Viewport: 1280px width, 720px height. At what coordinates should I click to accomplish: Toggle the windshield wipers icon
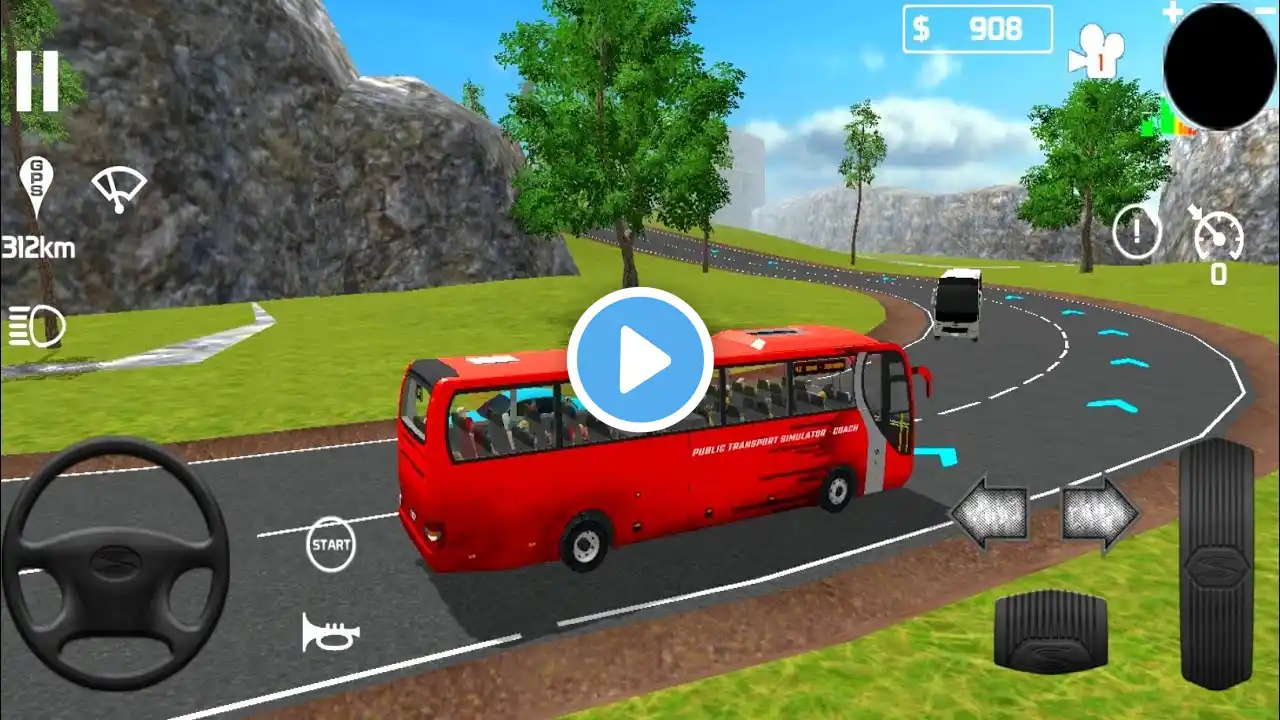[x=118, y=187]
